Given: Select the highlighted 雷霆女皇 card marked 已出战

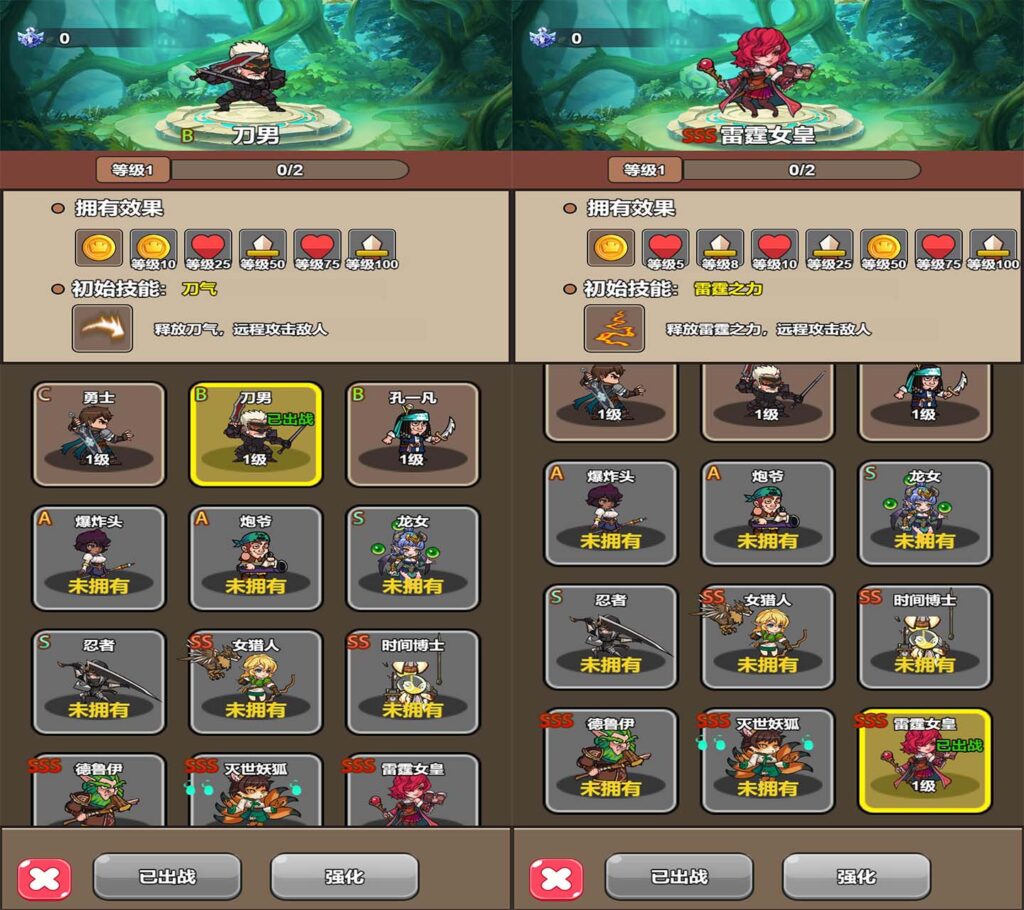Looking at the screenshot, I should click(924, 760).
